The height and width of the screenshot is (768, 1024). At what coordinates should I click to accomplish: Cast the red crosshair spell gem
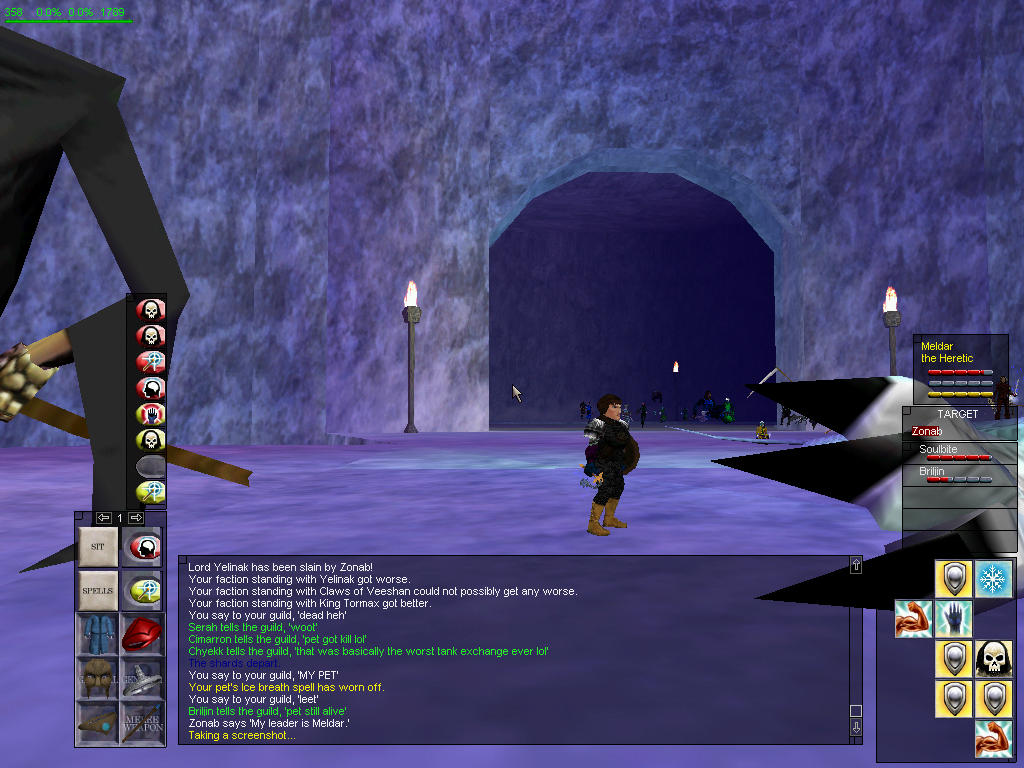[150, 362]
